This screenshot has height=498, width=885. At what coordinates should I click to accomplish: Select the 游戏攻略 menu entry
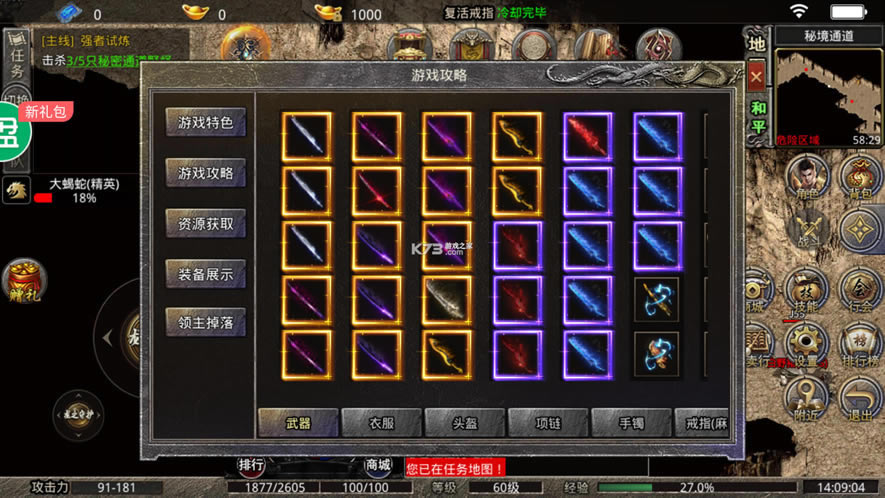(205, 173)
